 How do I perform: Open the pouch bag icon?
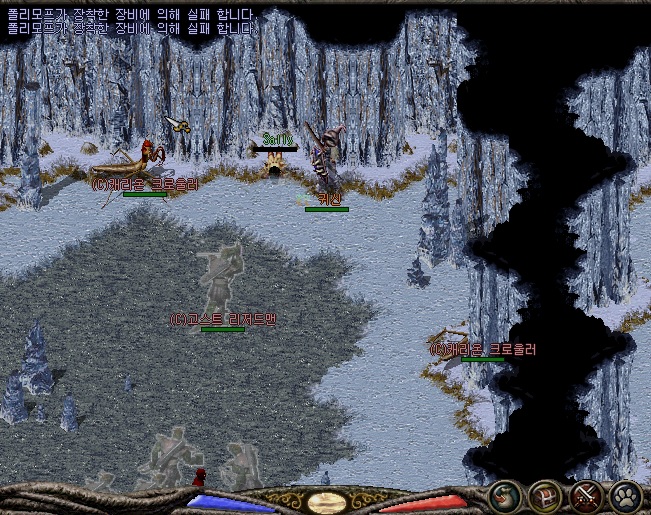tap(505, 497)
